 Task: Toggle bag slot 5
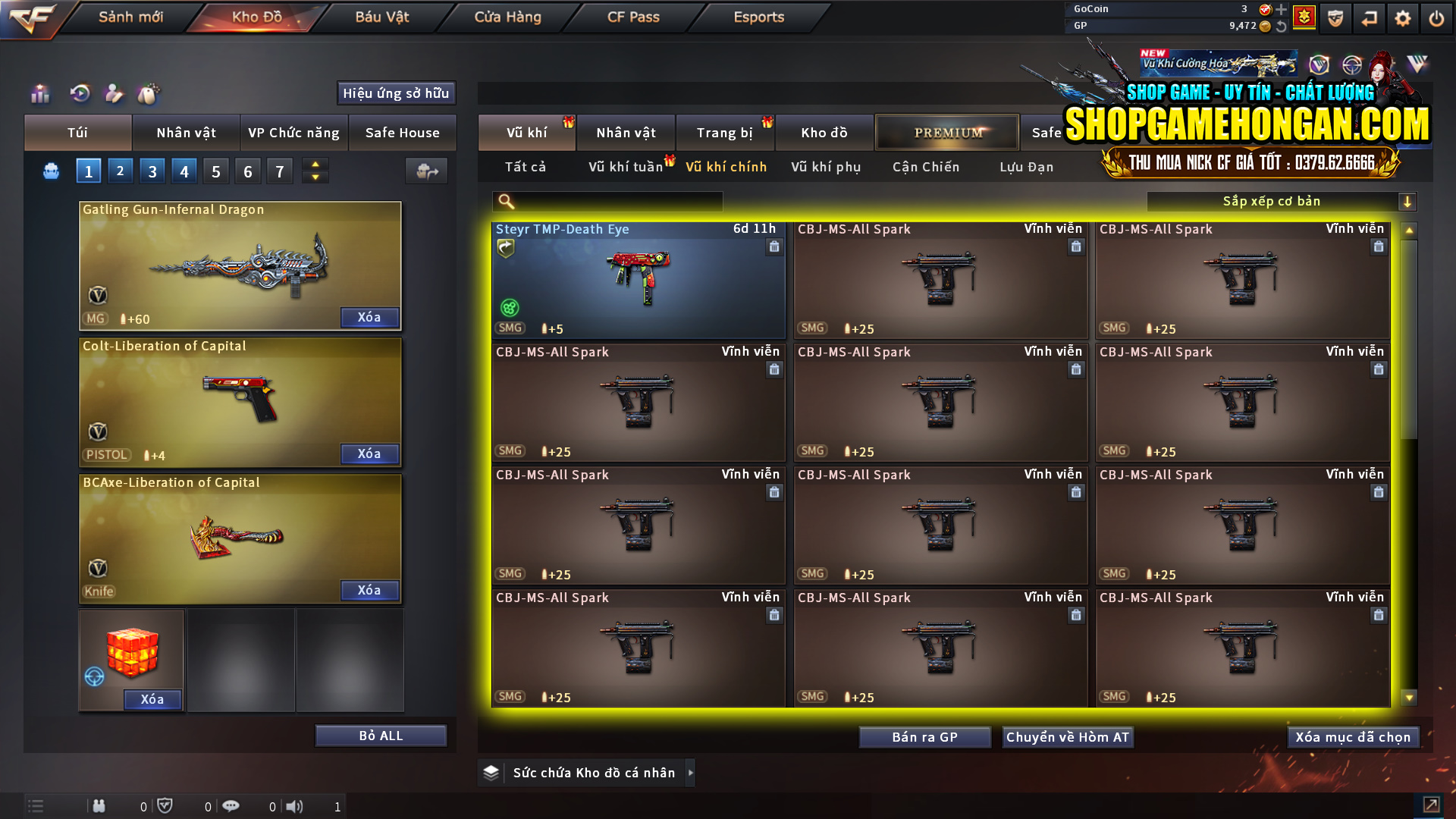coord(215,171)
